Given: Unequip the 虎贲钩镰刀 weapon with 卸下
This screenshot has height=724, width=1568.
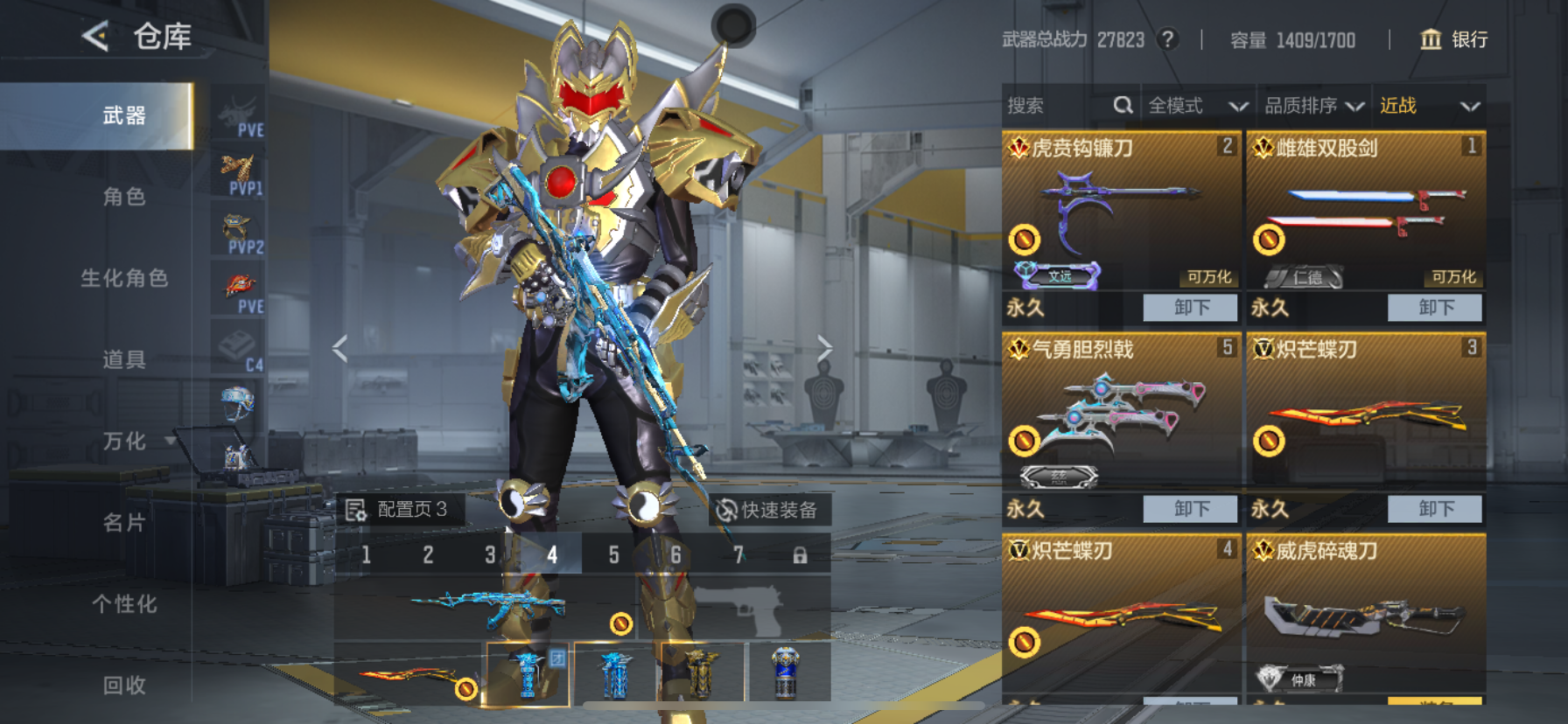Looking at the screenshot, I should [x=1191, y=308].
